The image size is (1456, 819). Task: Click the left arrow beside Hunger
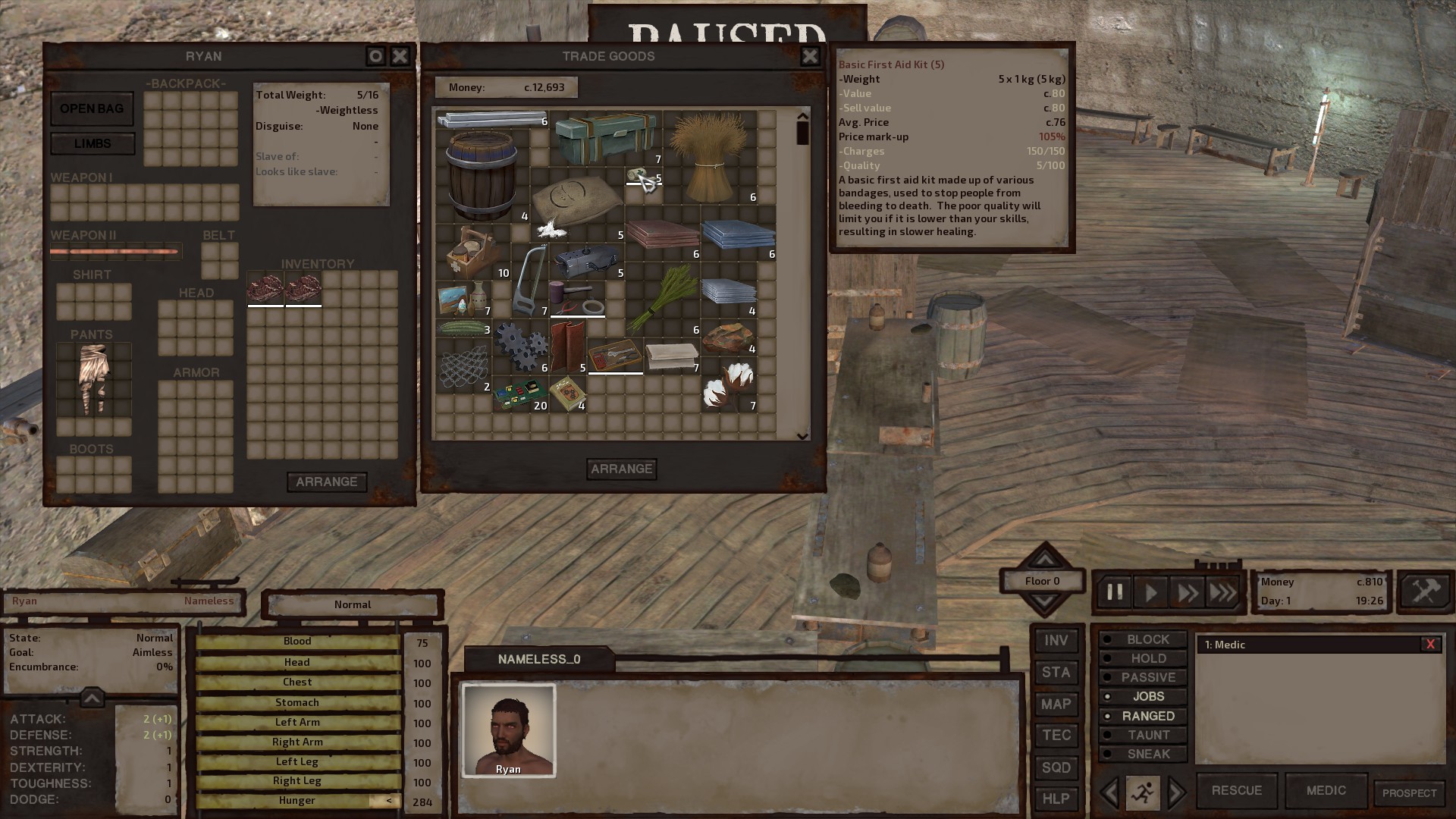tap(389, 800)
